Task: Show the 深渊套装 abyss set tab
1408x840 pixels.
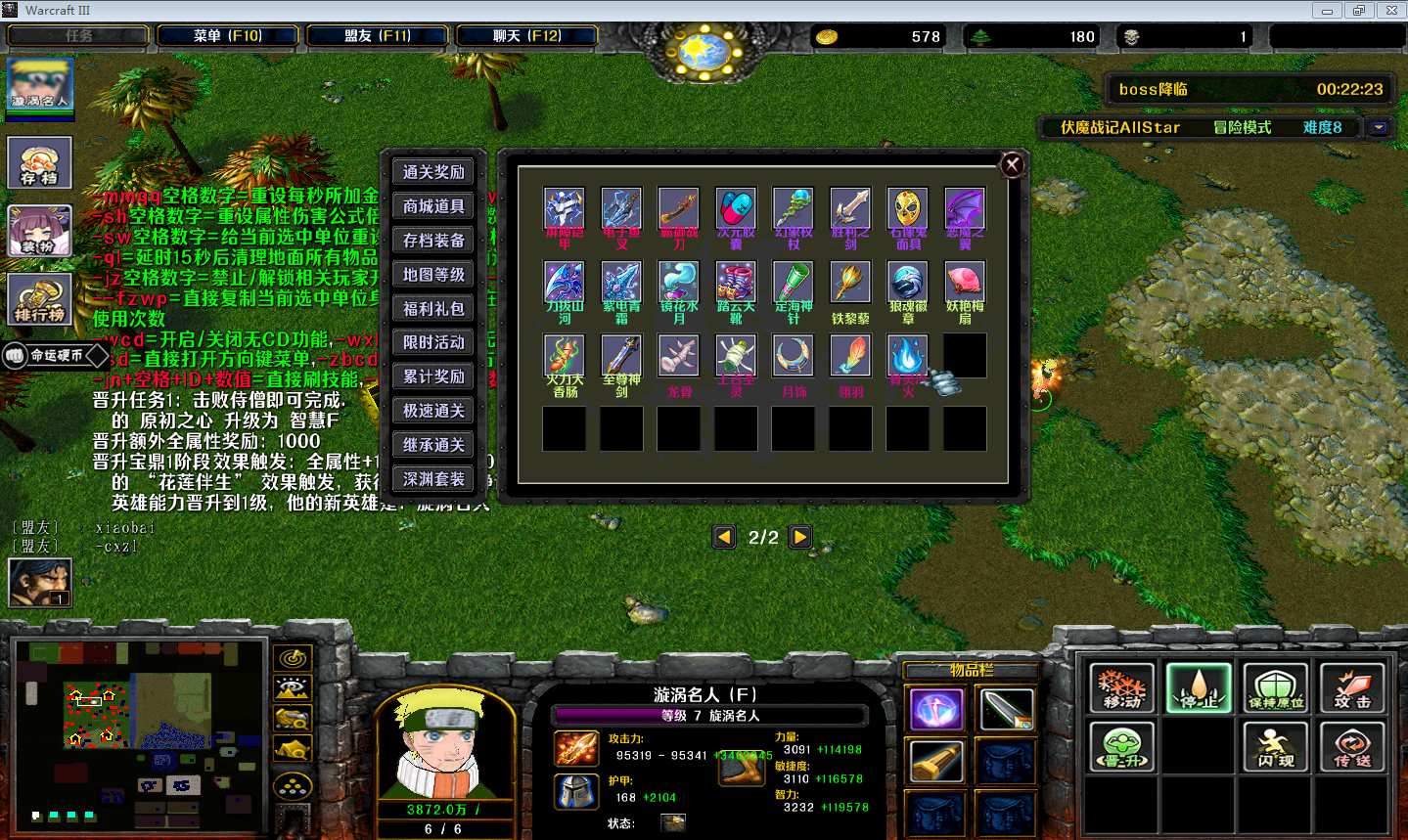Action: (x=433, y=479)
